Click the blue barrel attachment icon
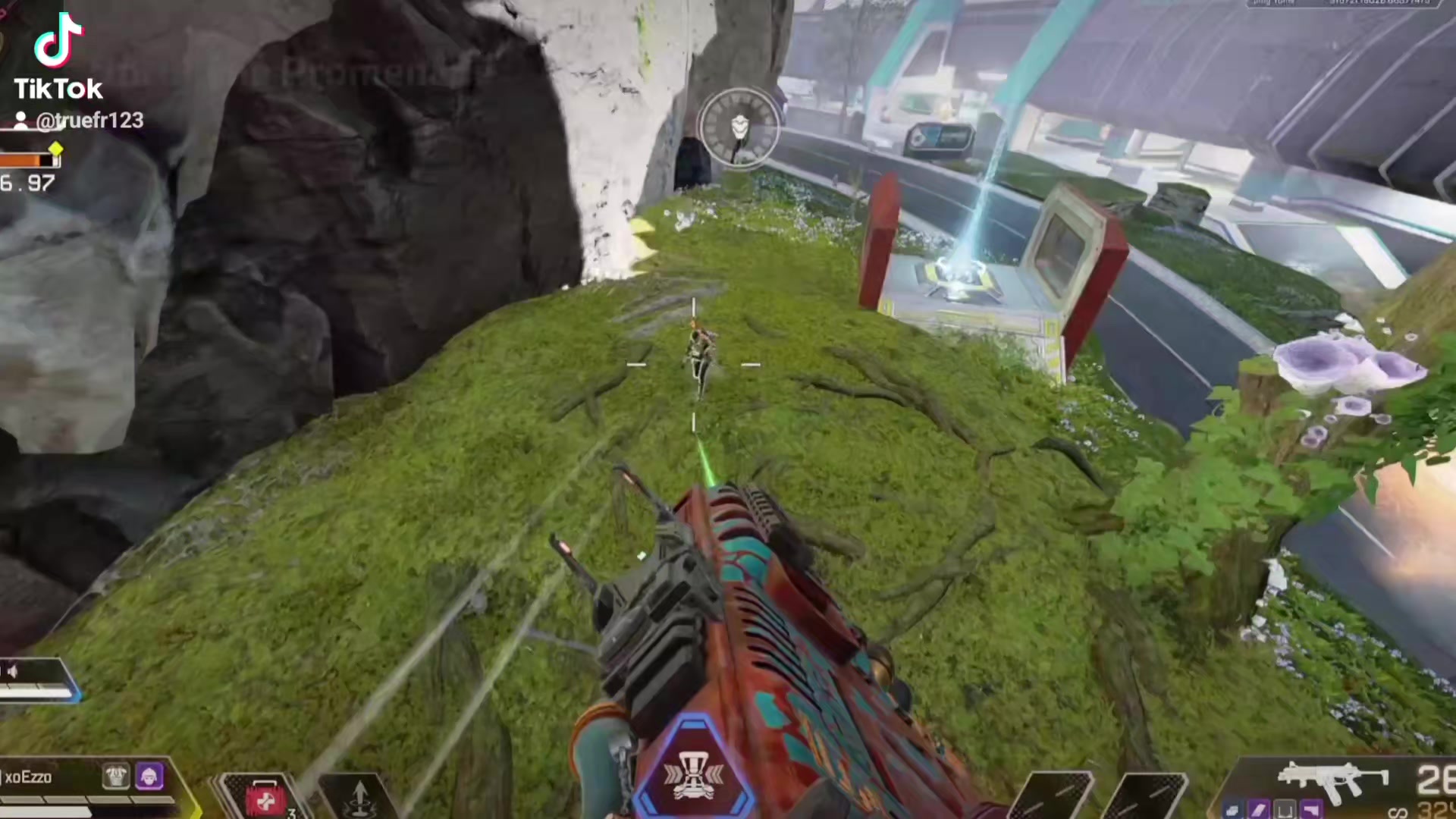 click(x=1232, y=811)
